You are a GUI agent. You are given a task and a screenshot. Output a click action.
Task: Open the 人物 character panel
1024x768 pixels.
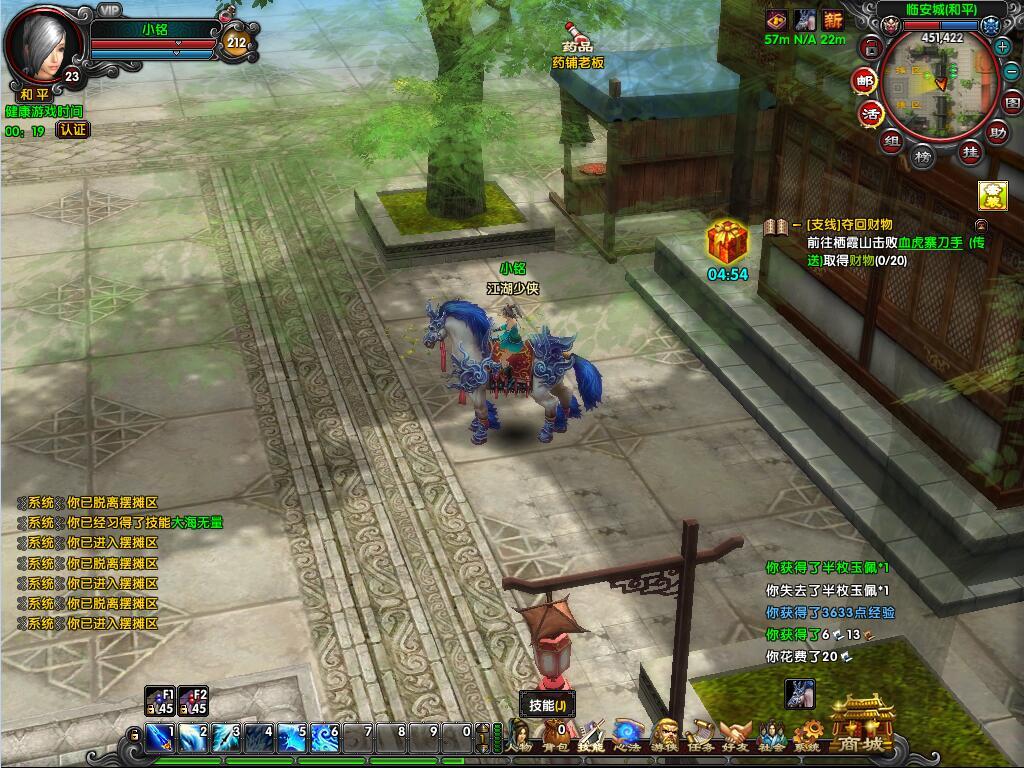coord(519,737)
